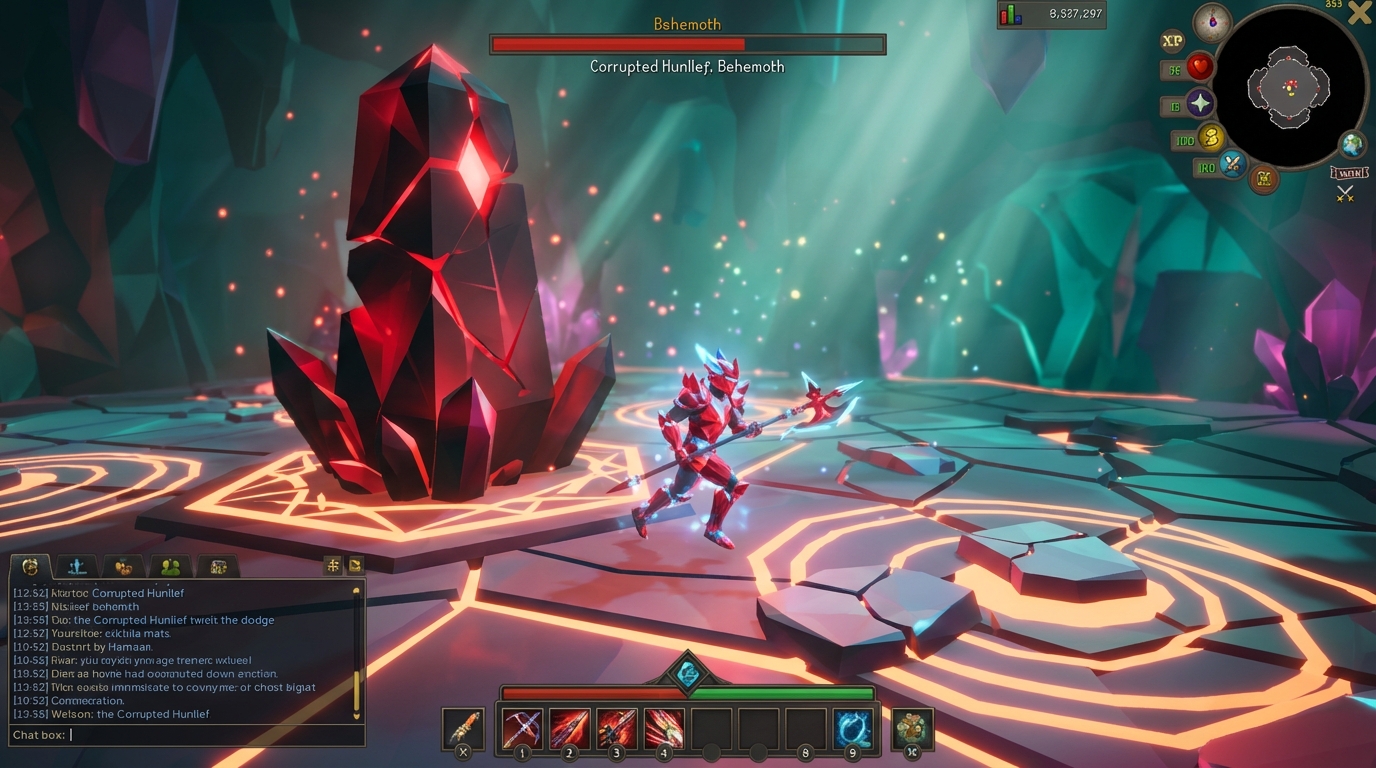Click the WIN banner below the minimap
Viewport: 1376px width, 768px height.
click(1348, 172)
